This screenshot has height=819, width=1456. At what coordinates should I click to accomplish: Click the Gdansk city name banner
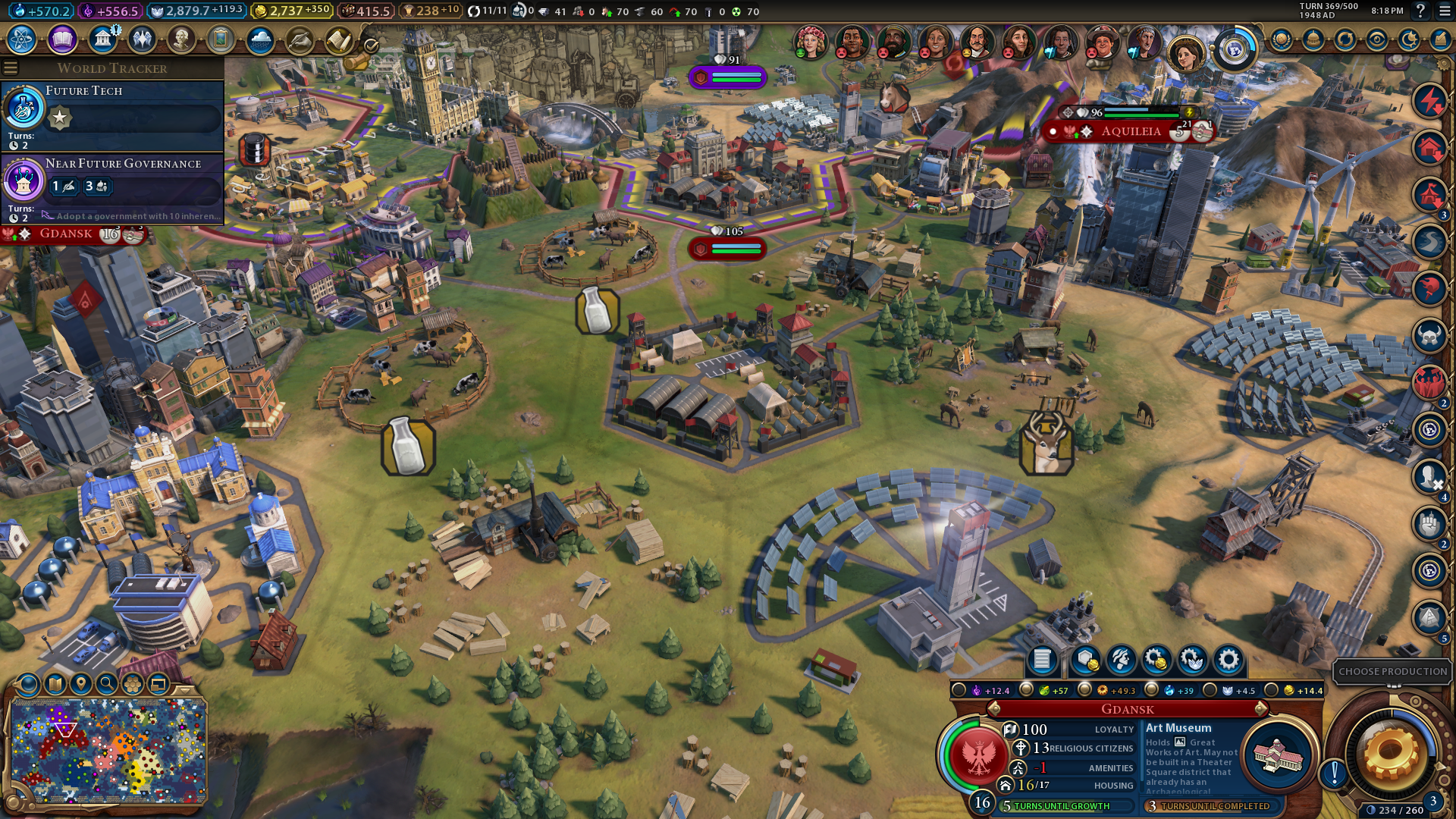click(x=1127, y=709)
